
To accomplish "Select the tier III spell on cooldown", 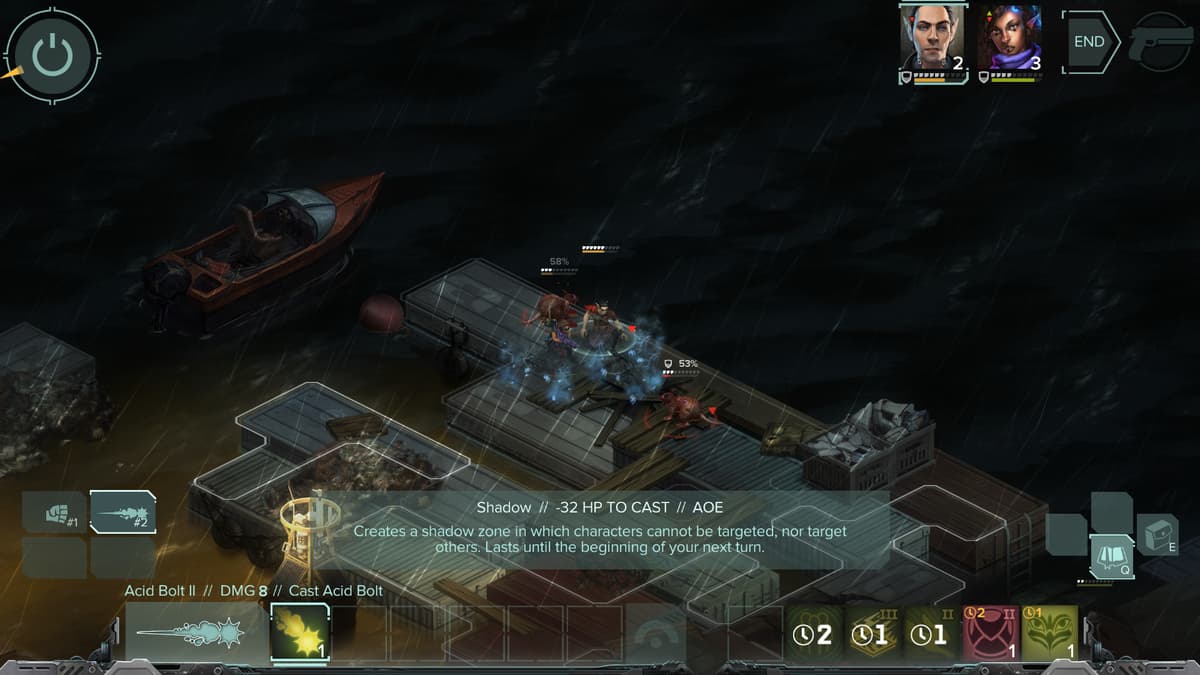I will (x=875, y=634).
